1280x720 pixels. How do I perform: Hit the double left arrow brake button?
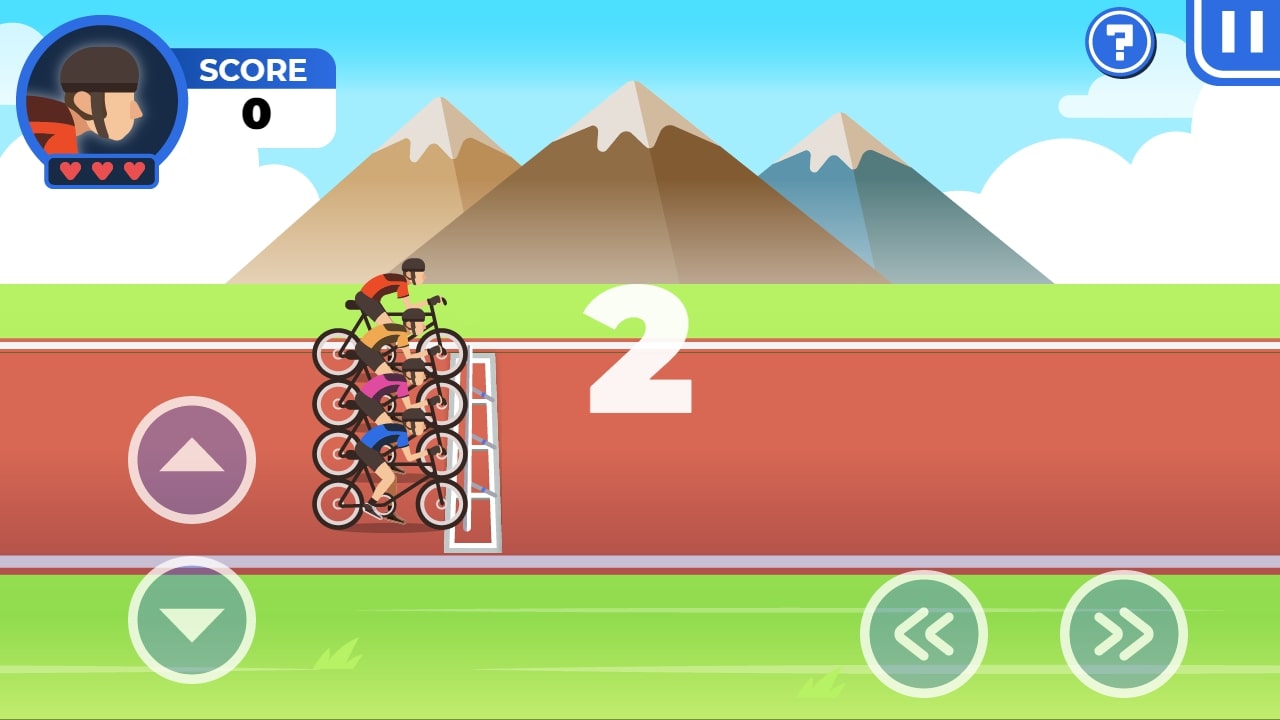924,634
